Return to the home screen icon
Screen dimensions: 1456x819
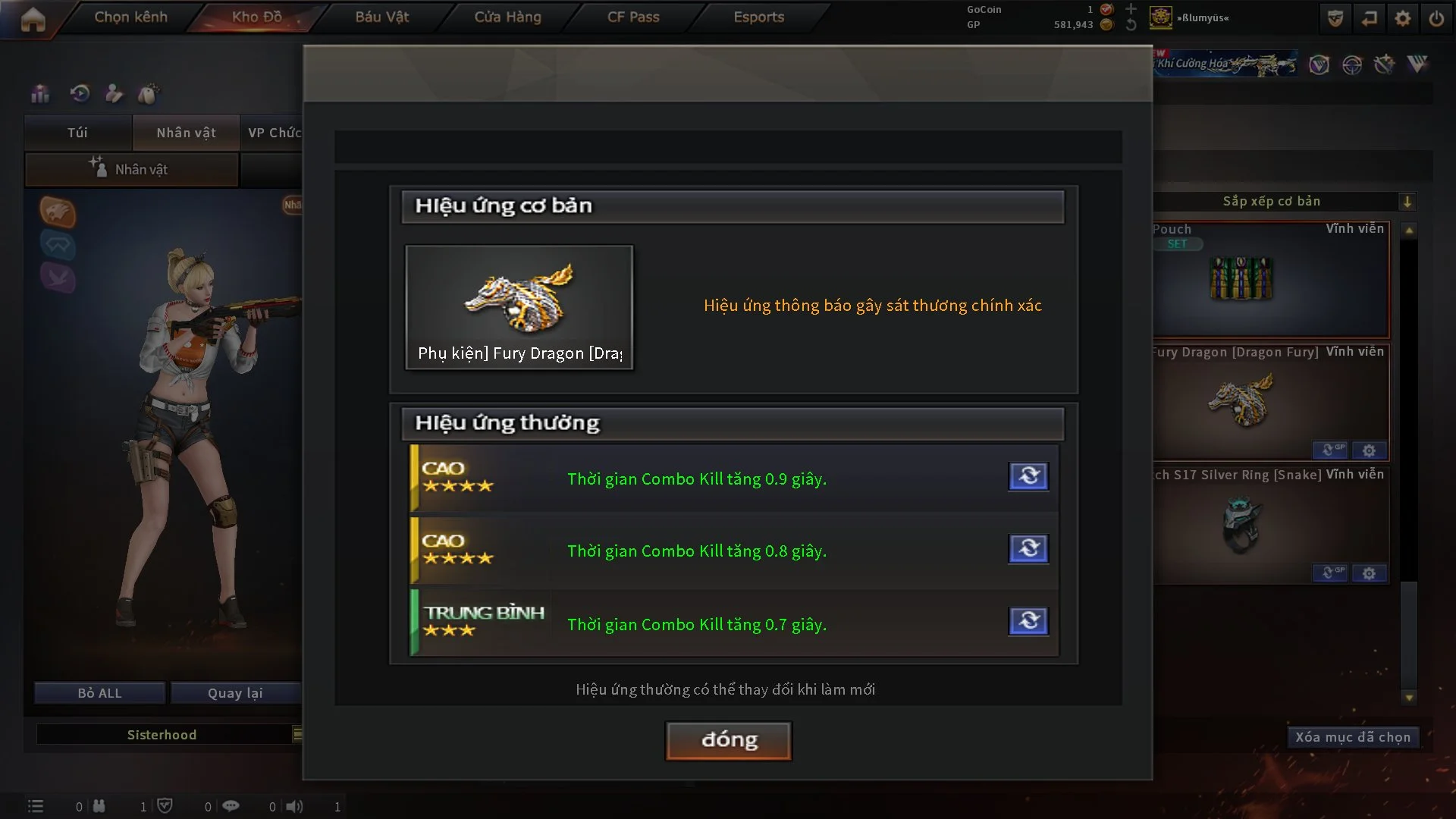point(33,19)
